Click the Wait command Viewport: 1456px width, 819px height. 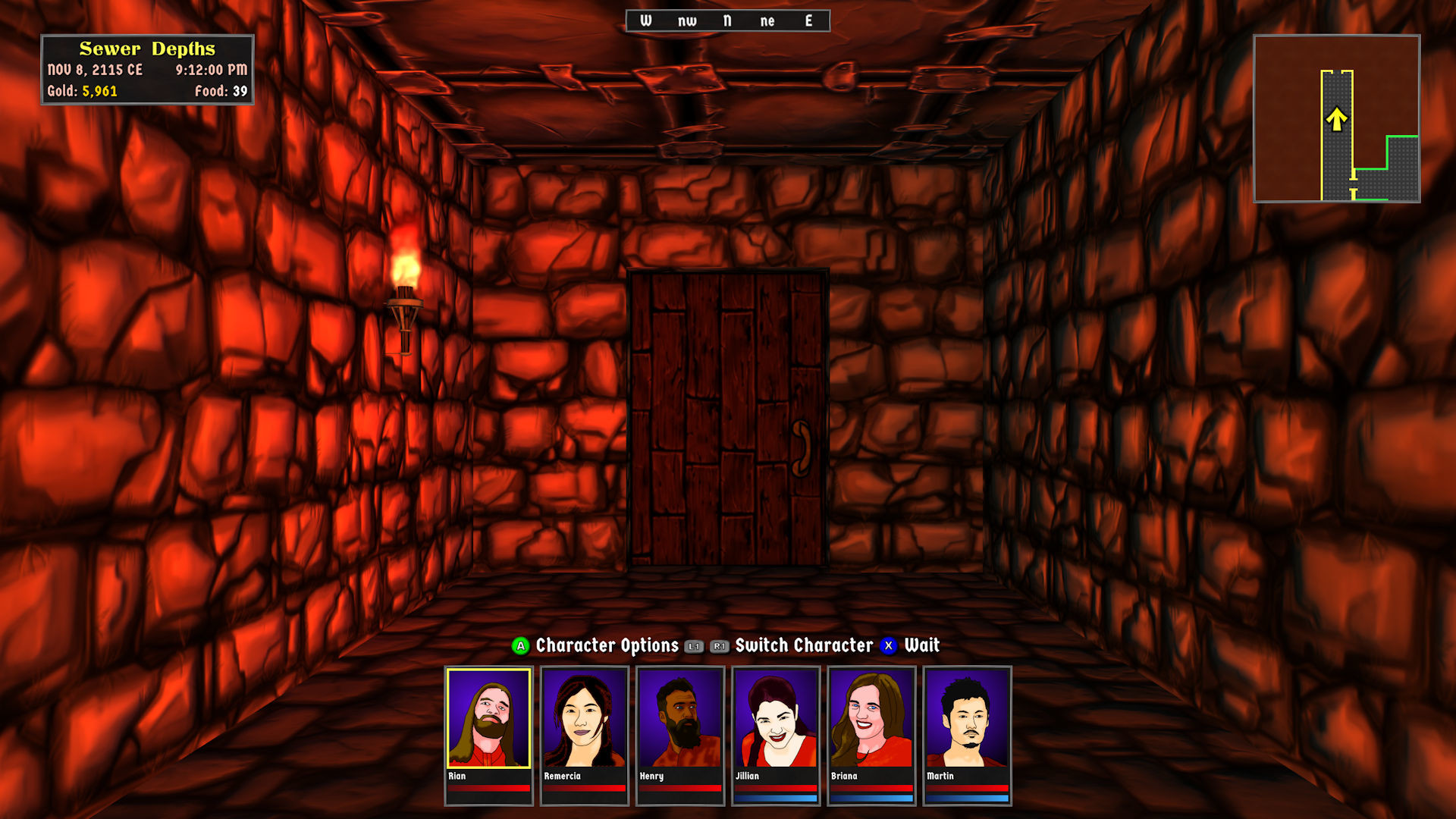921,646
